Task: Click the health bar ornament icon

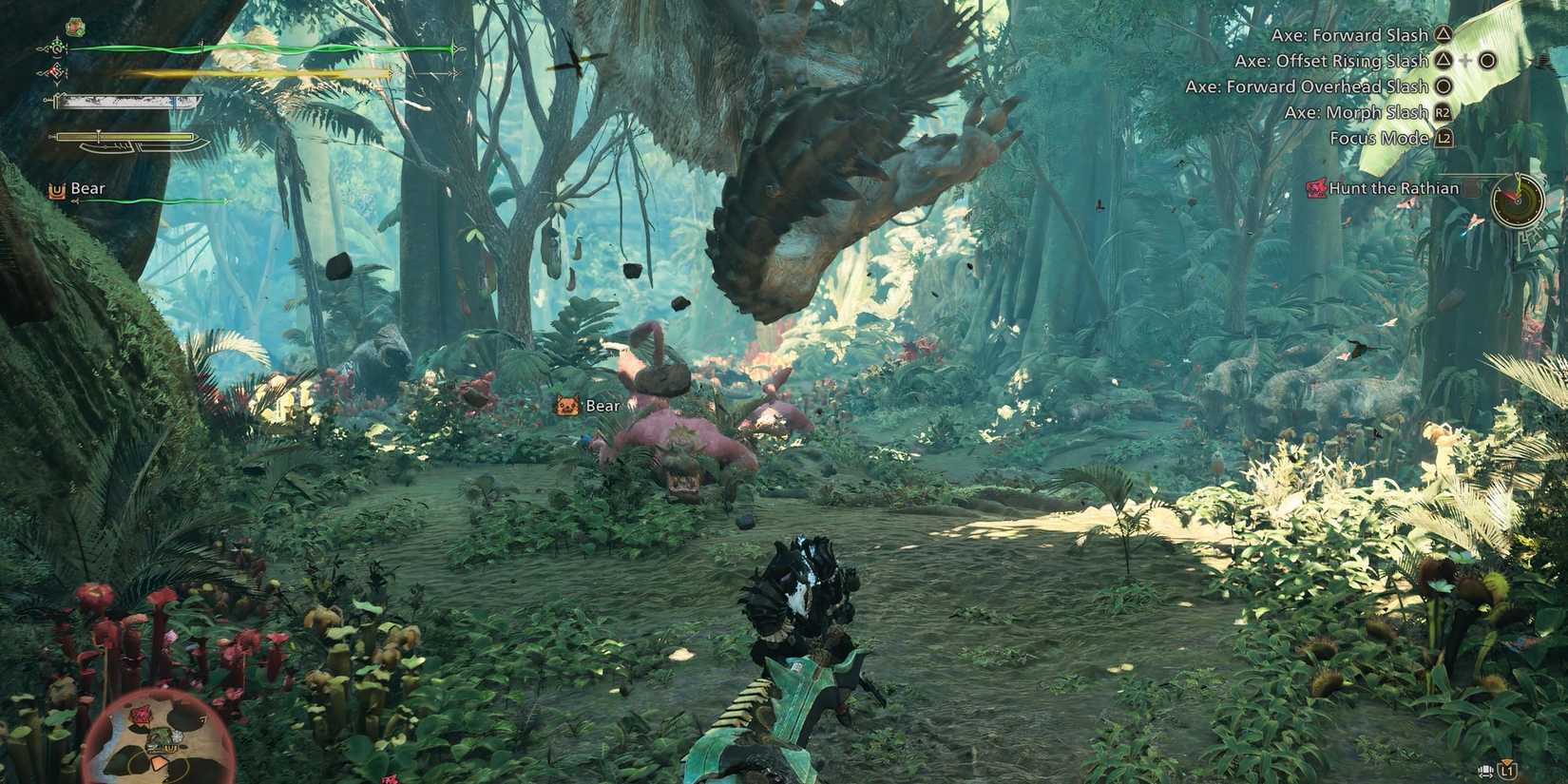Action: [55, 47]
